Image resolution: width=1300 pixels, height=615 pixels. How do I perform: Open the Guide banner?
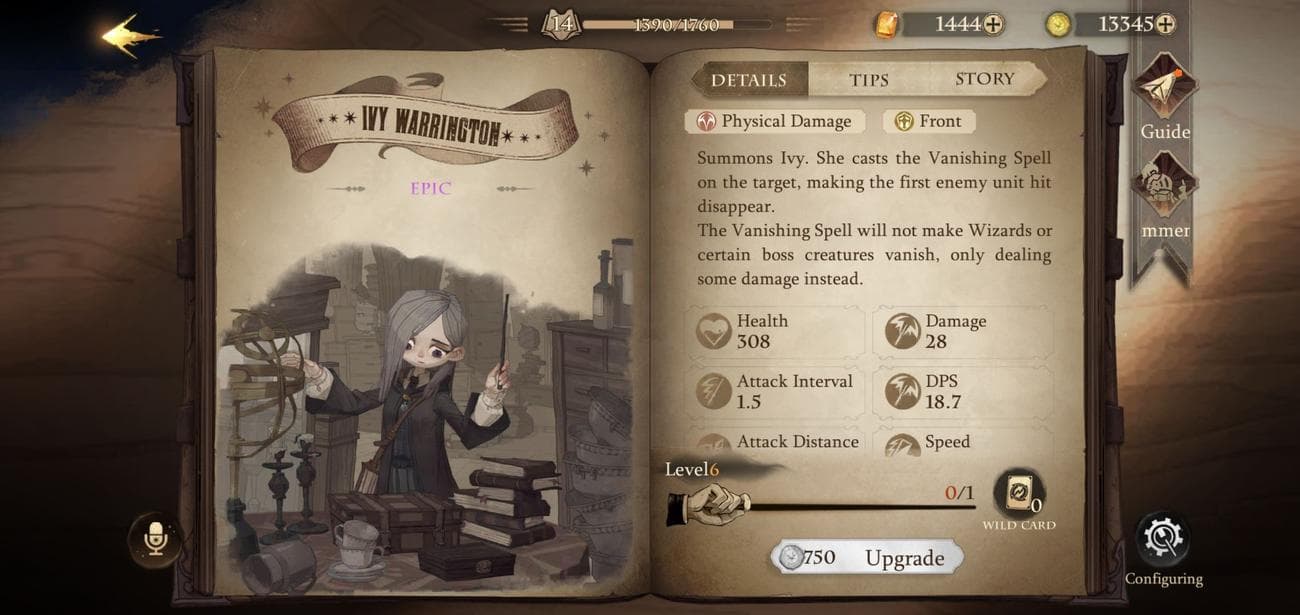click(x=1164, y=90)
